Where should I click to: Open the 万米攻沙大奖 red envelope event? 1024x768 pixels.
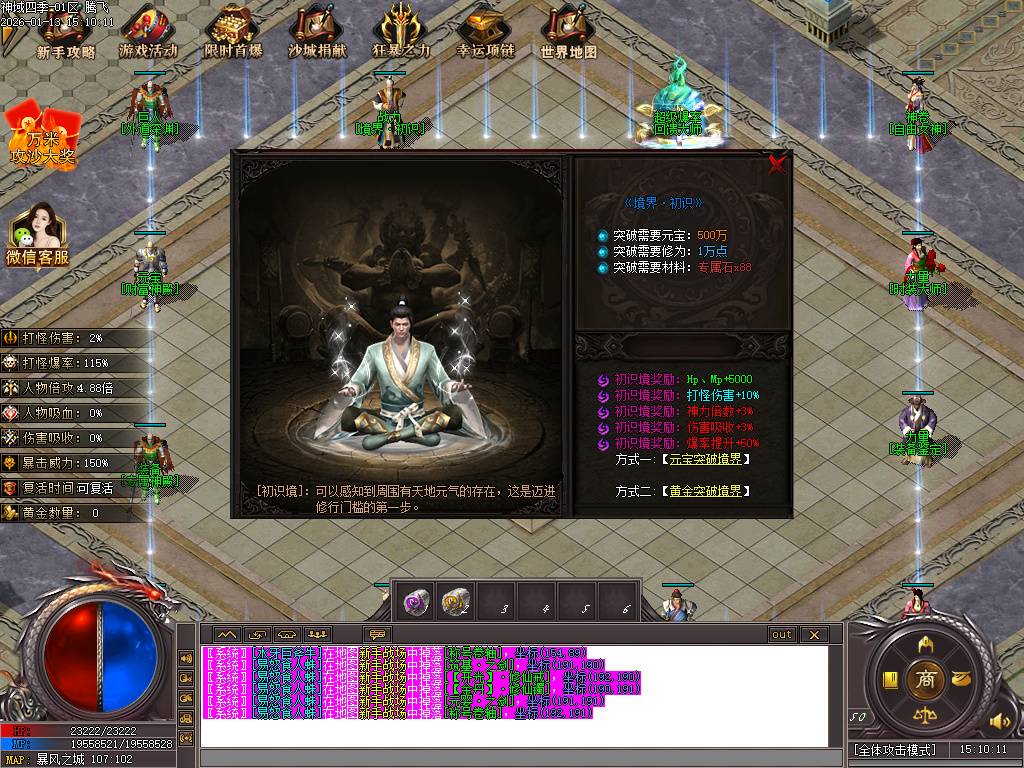43,135
